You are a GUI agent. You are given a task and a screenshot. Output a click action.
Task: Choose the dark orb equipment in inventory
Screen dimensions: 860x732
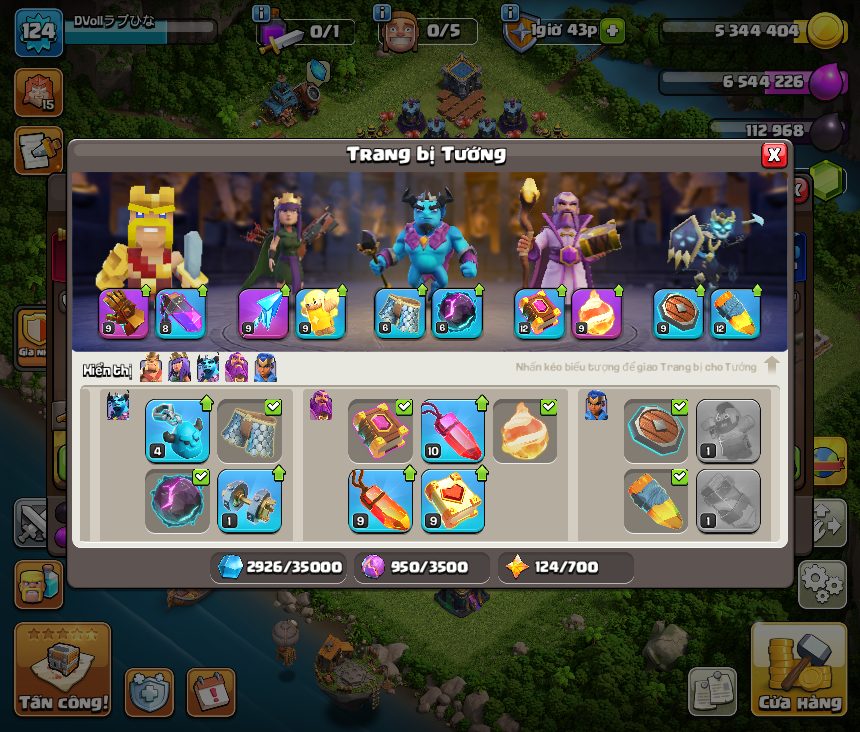(x=177, y=500)
